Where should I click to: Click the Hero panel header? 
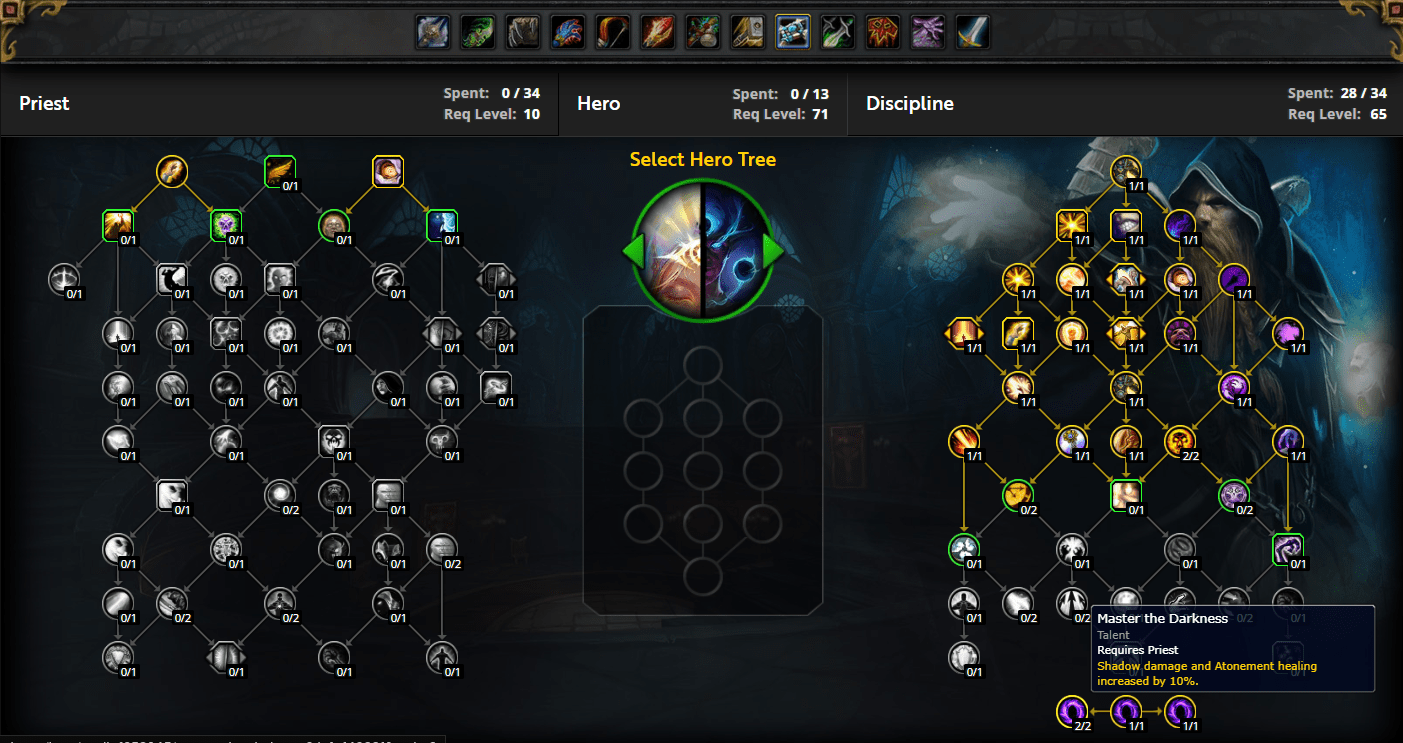point(598,103)
